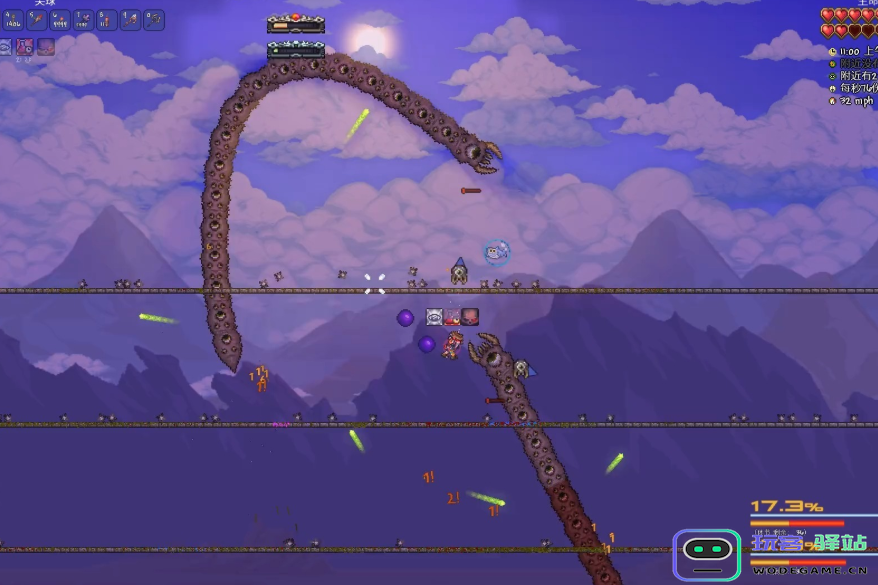
Task: Equip the tool in hotbar slot 9
Action: coord(130,20)
